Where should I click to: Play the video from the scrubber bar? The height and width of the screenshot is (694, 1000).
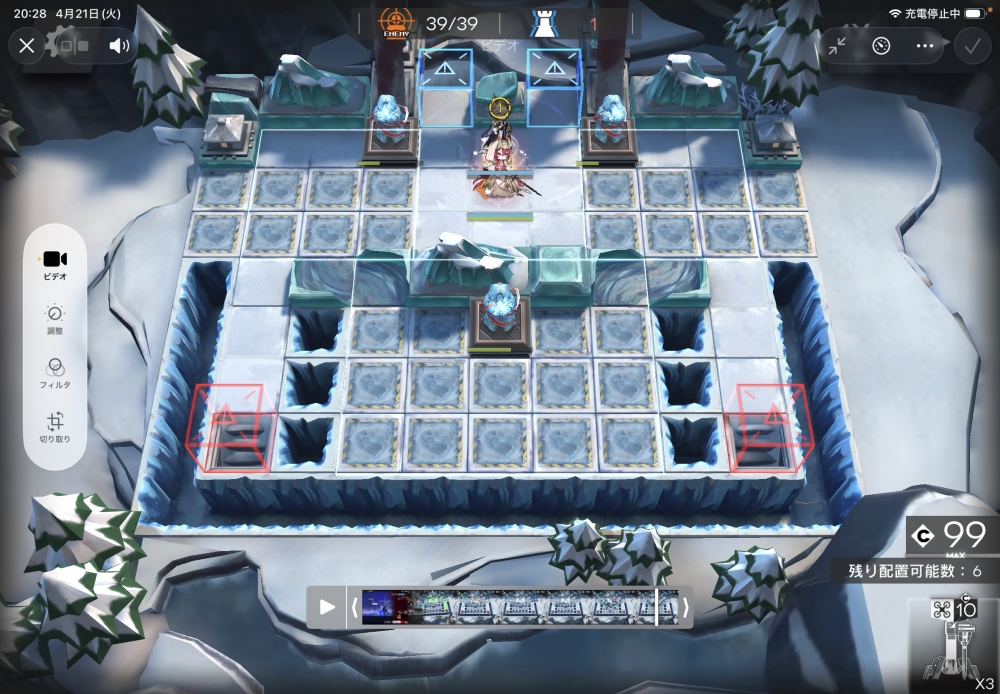click(326, 607)
